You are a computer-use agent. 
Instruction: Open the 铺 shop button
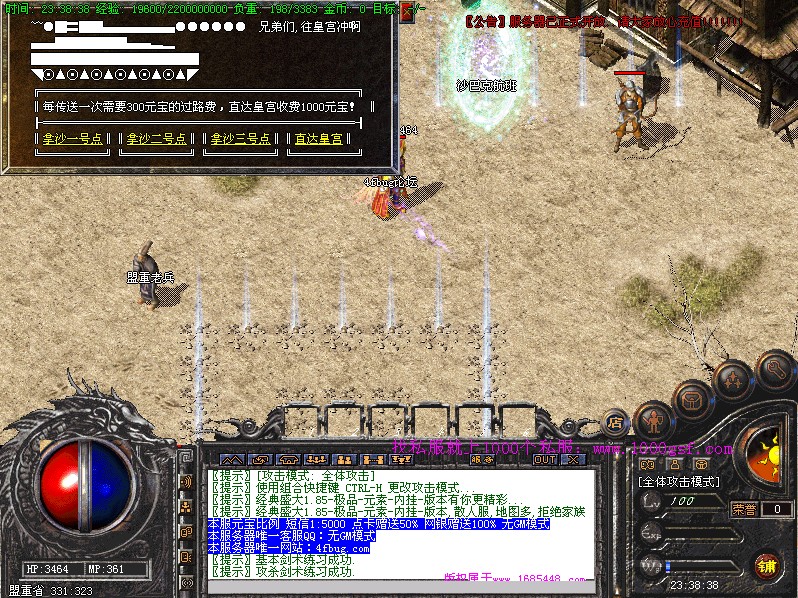click(766, 565)
